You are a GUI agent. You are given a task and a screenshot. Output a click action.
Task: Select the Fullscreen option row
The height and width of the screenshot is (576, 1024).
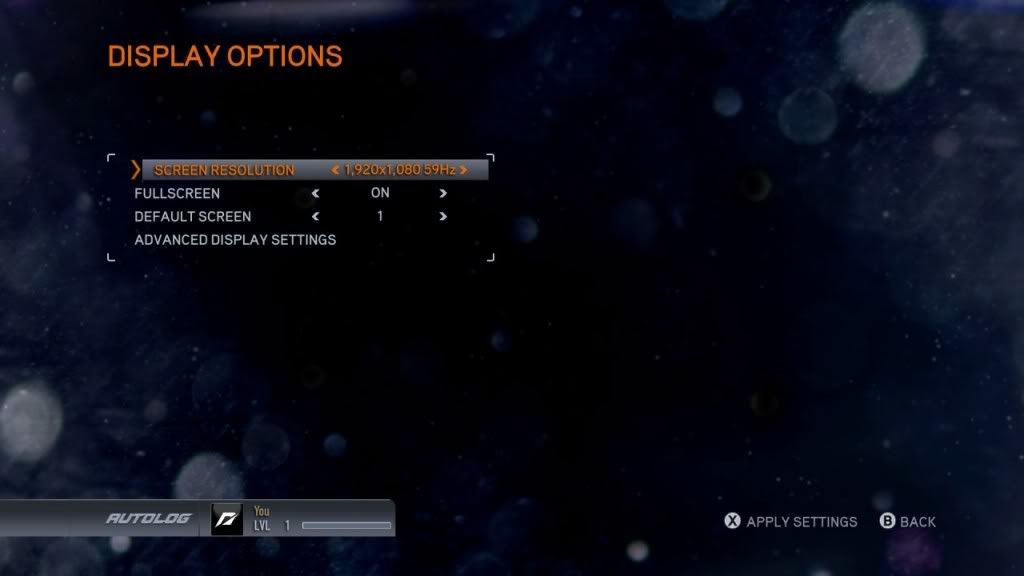(177, 193)
